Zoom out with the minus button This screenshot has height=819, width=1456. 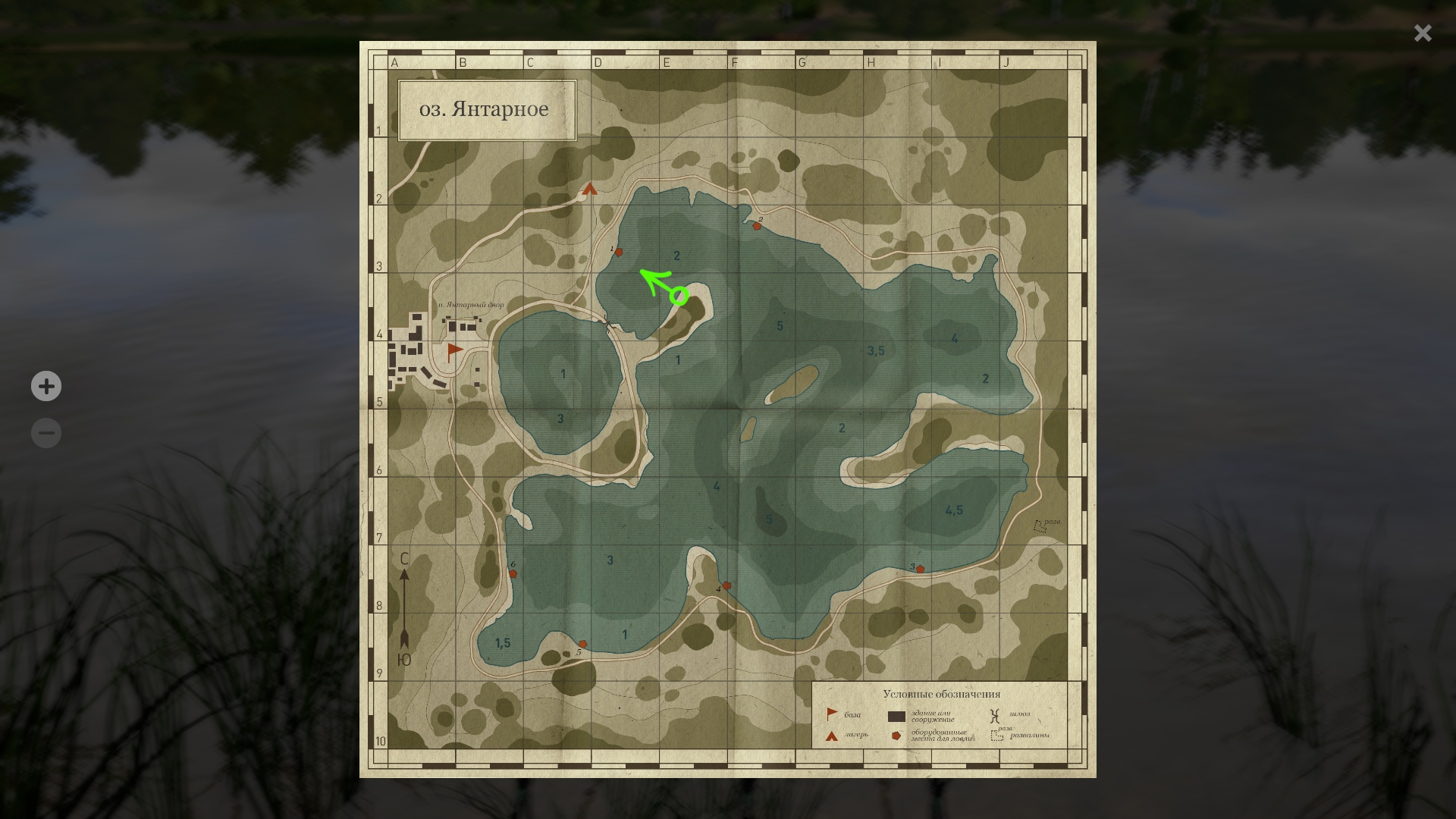(x=46, y=433)
